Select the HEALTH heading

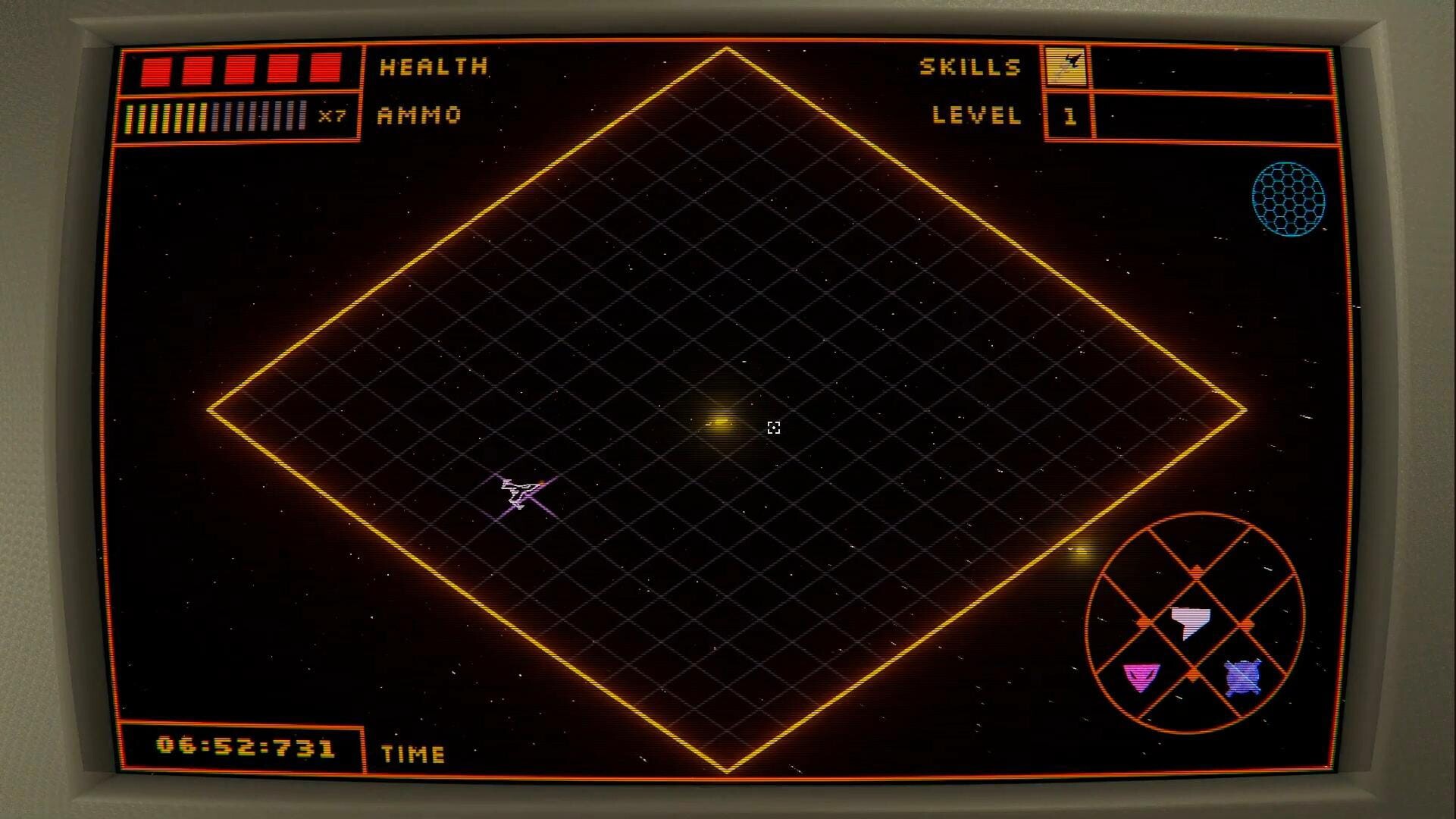[x=432, y=67]
